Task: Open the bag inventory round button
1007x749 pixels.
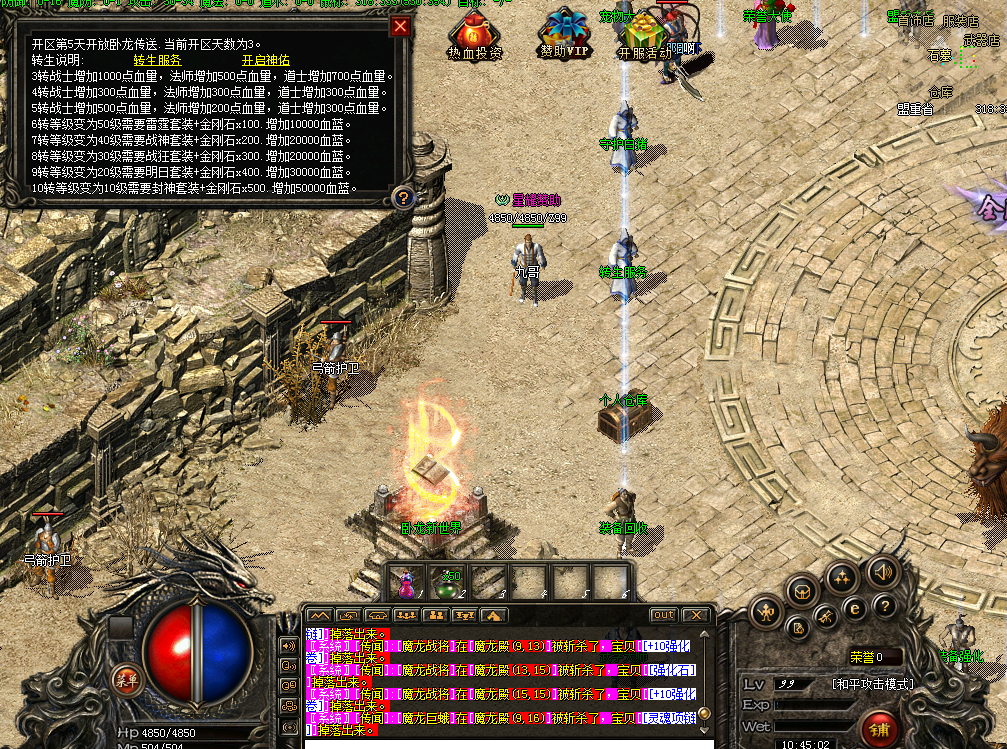Action: click(x=803, y=592)
